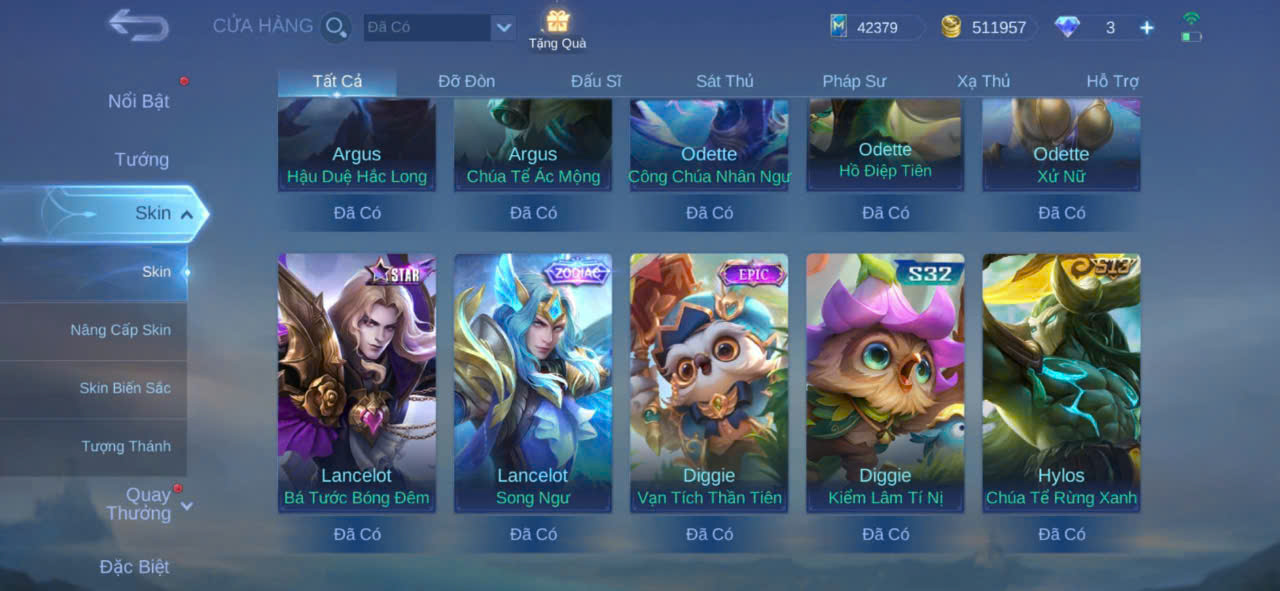
Task: Open the Nổi Bật menu section
Action: (x=139, y=101)
